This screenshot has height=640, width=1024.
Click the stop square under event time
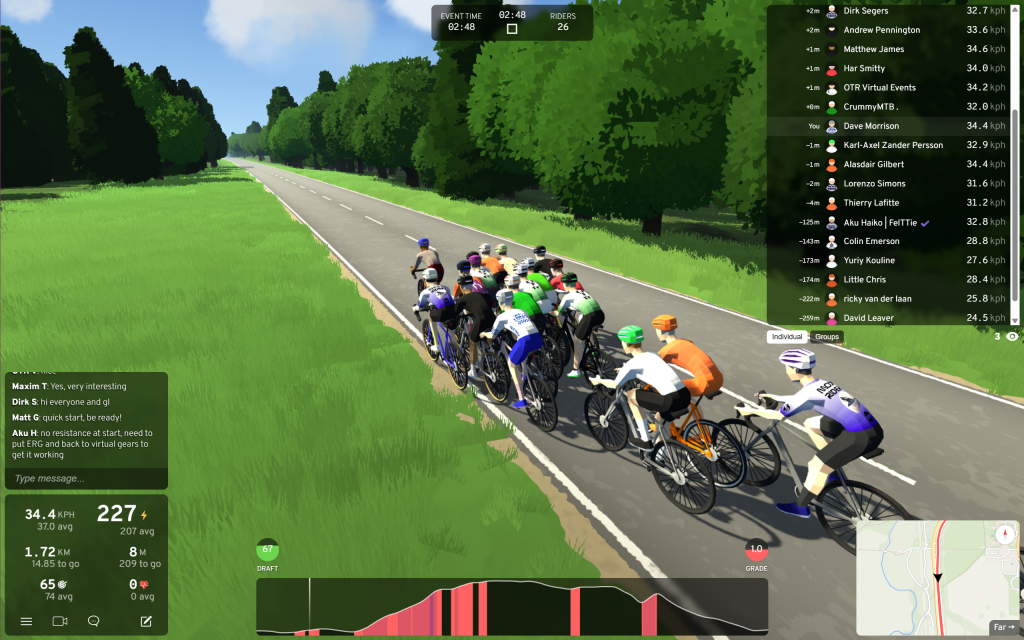pos(512,29)
